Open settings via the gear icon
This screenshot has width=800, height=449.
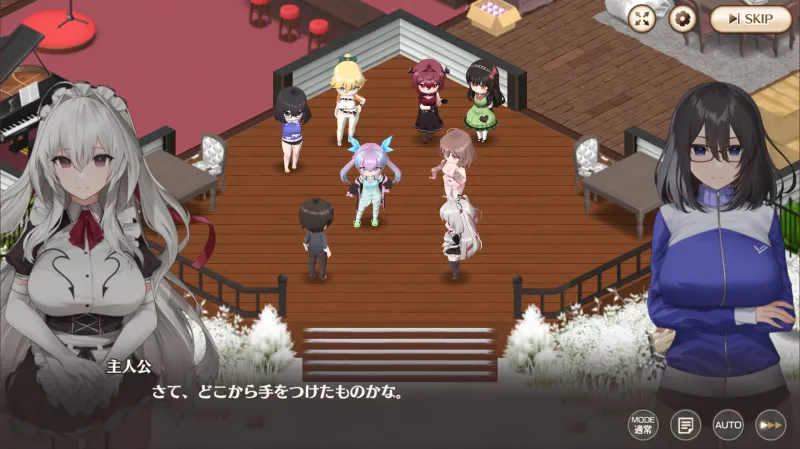pyautogui.click(x=683, y=18)
